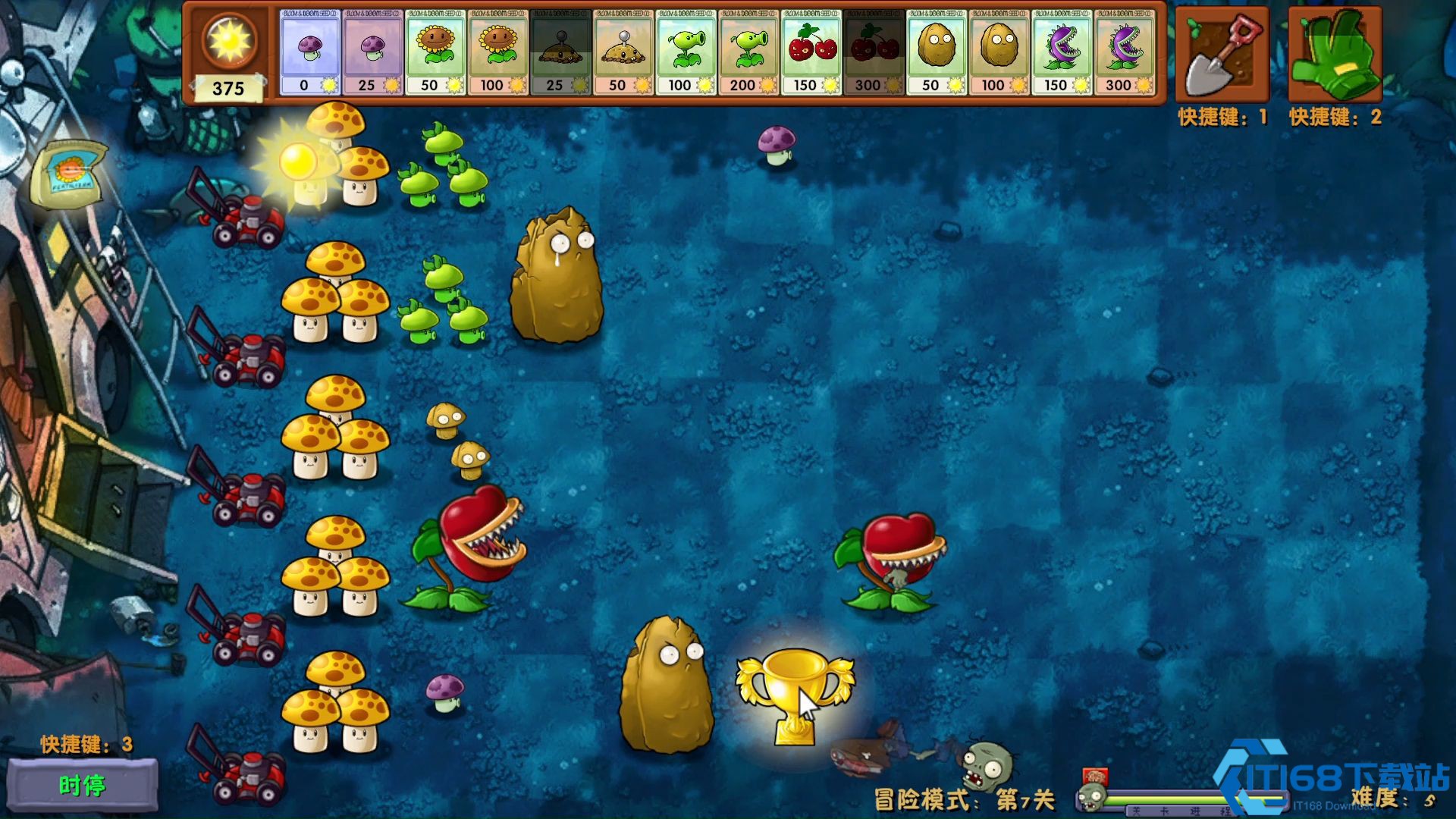
Task: Pick the 200-cost peashooter seed packet
Action: [748, 52]
